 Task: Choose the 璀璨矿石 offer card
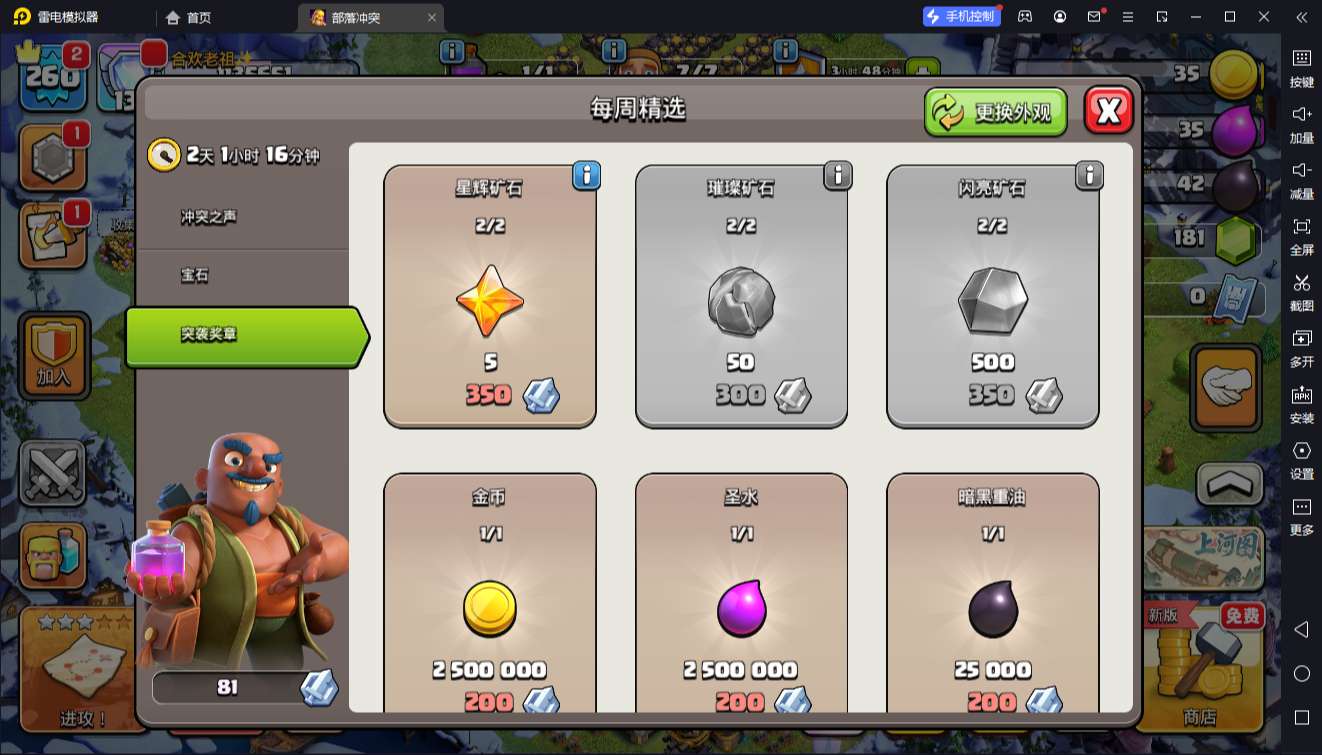(741, 296)
